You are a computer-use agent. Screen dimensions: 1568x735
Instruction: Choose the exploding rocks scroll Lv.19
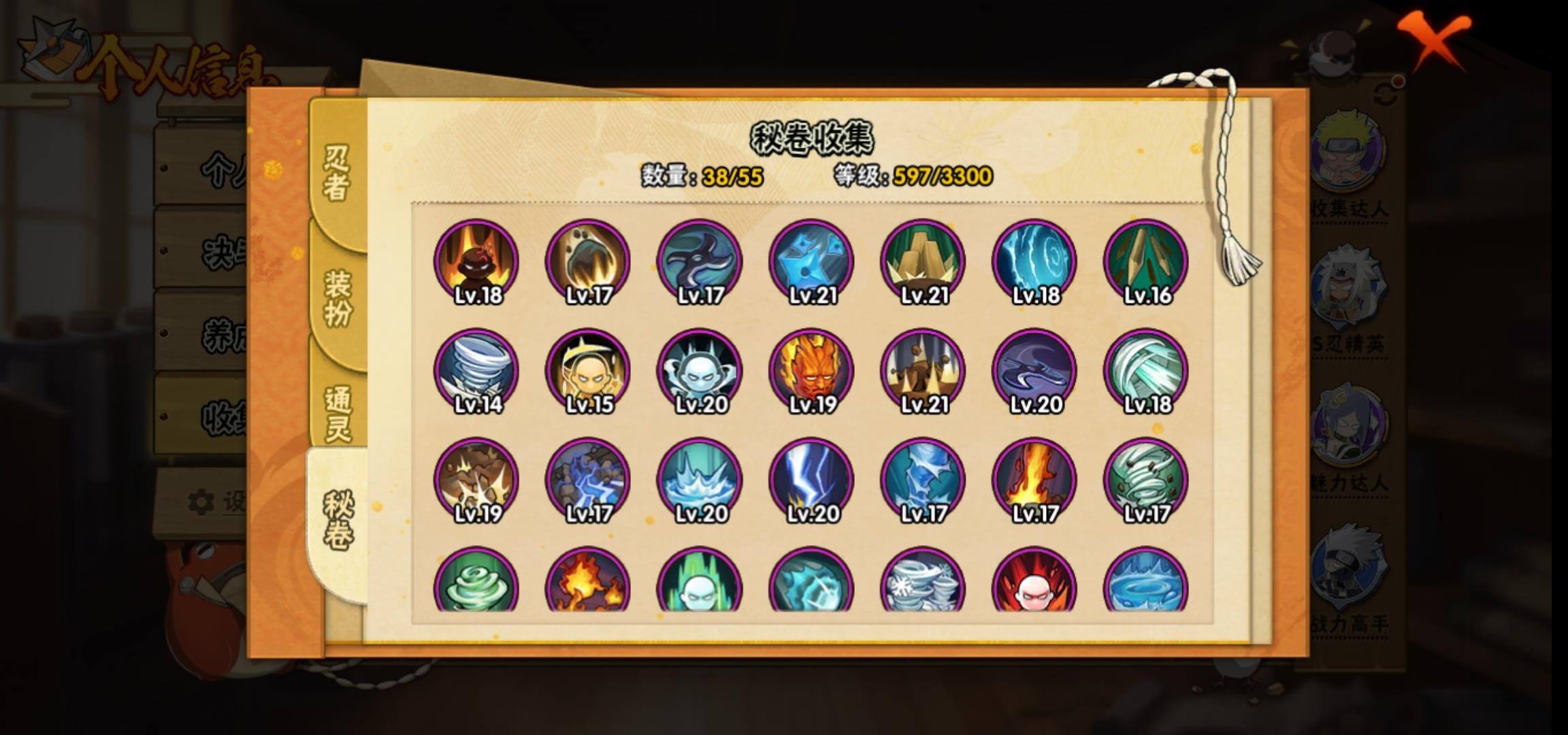[x=476, y=480]
